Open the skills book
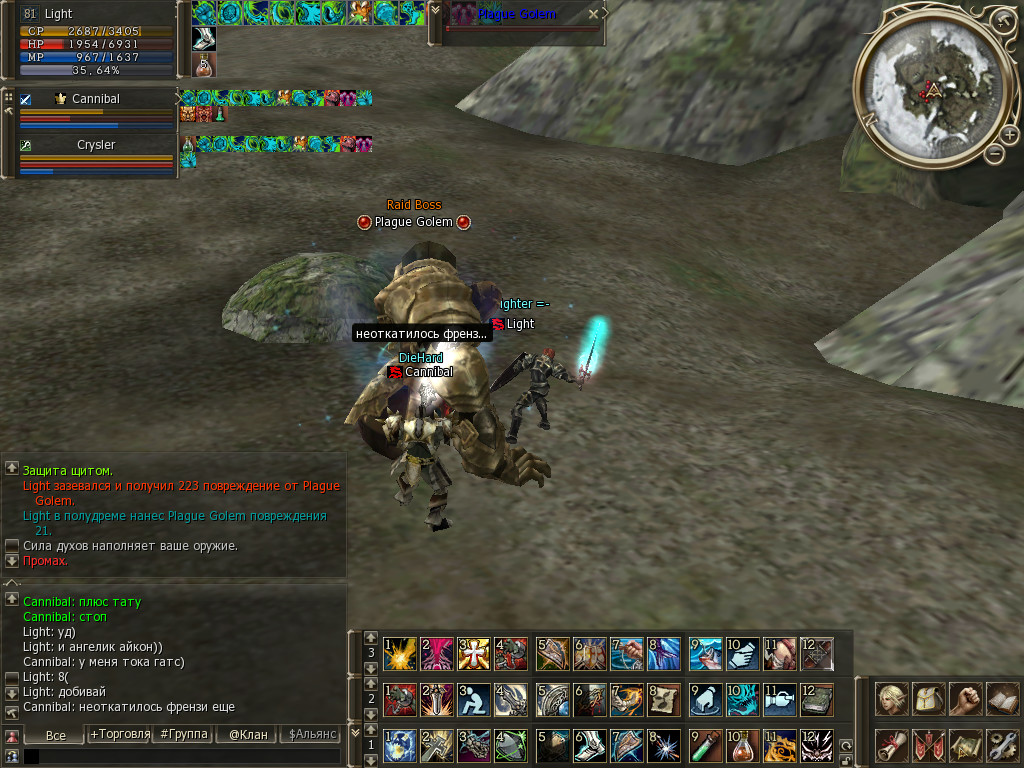 (1002, 699)
